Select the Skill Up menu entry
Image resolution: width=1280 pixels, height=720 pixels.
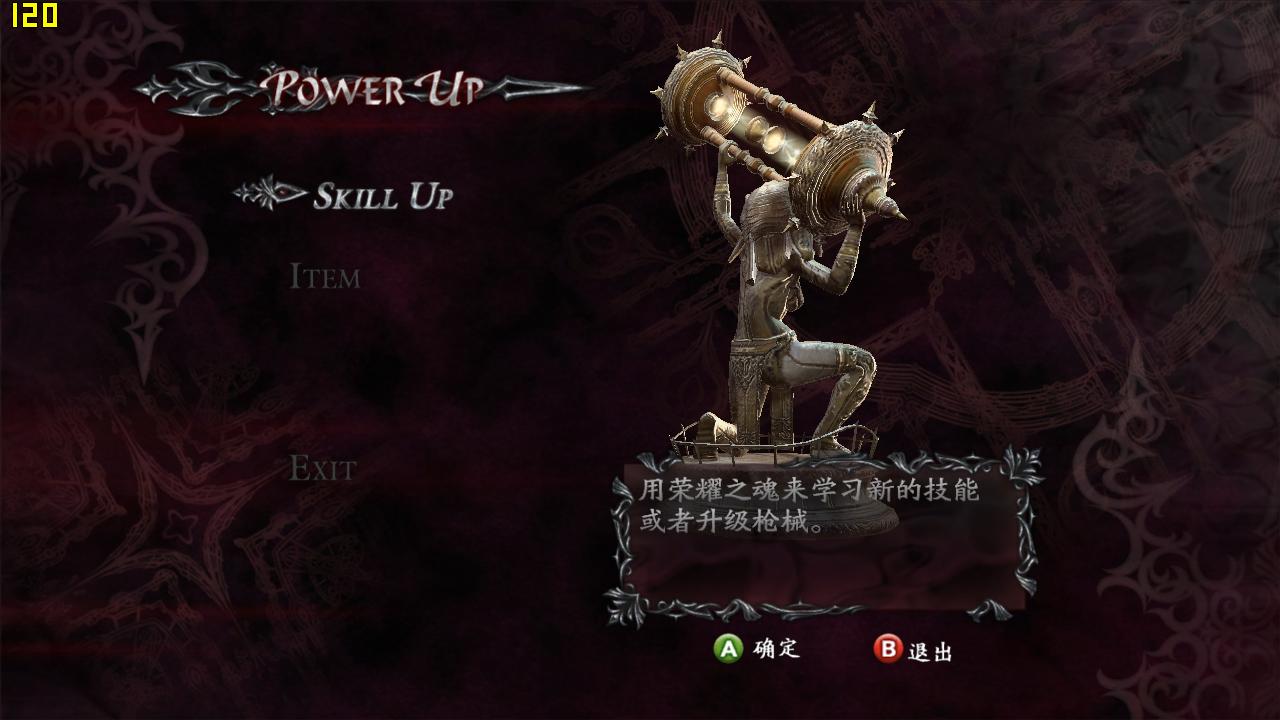pos(383,196)
